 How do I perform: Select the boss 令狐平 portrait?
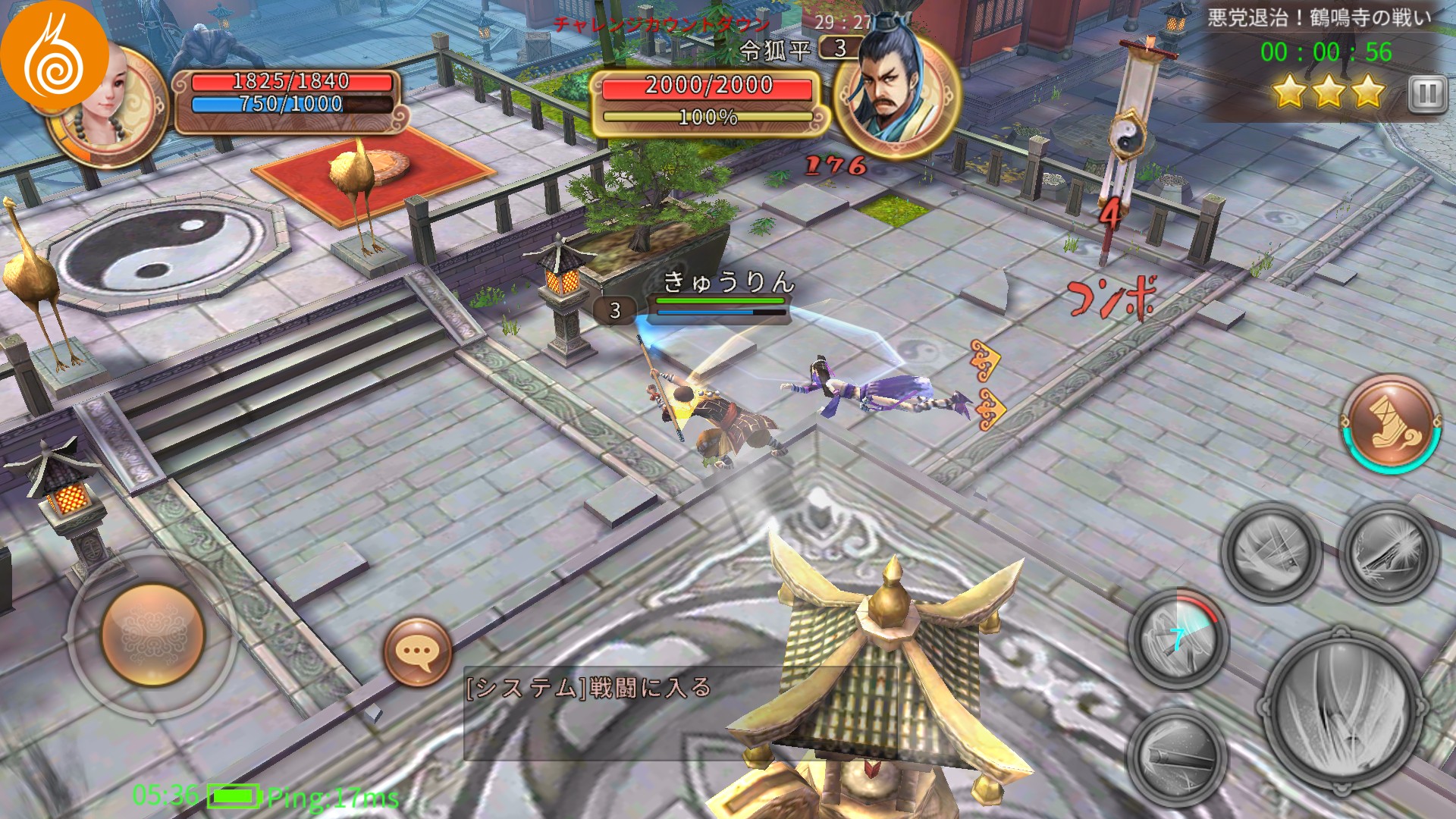tap(896, 95)
